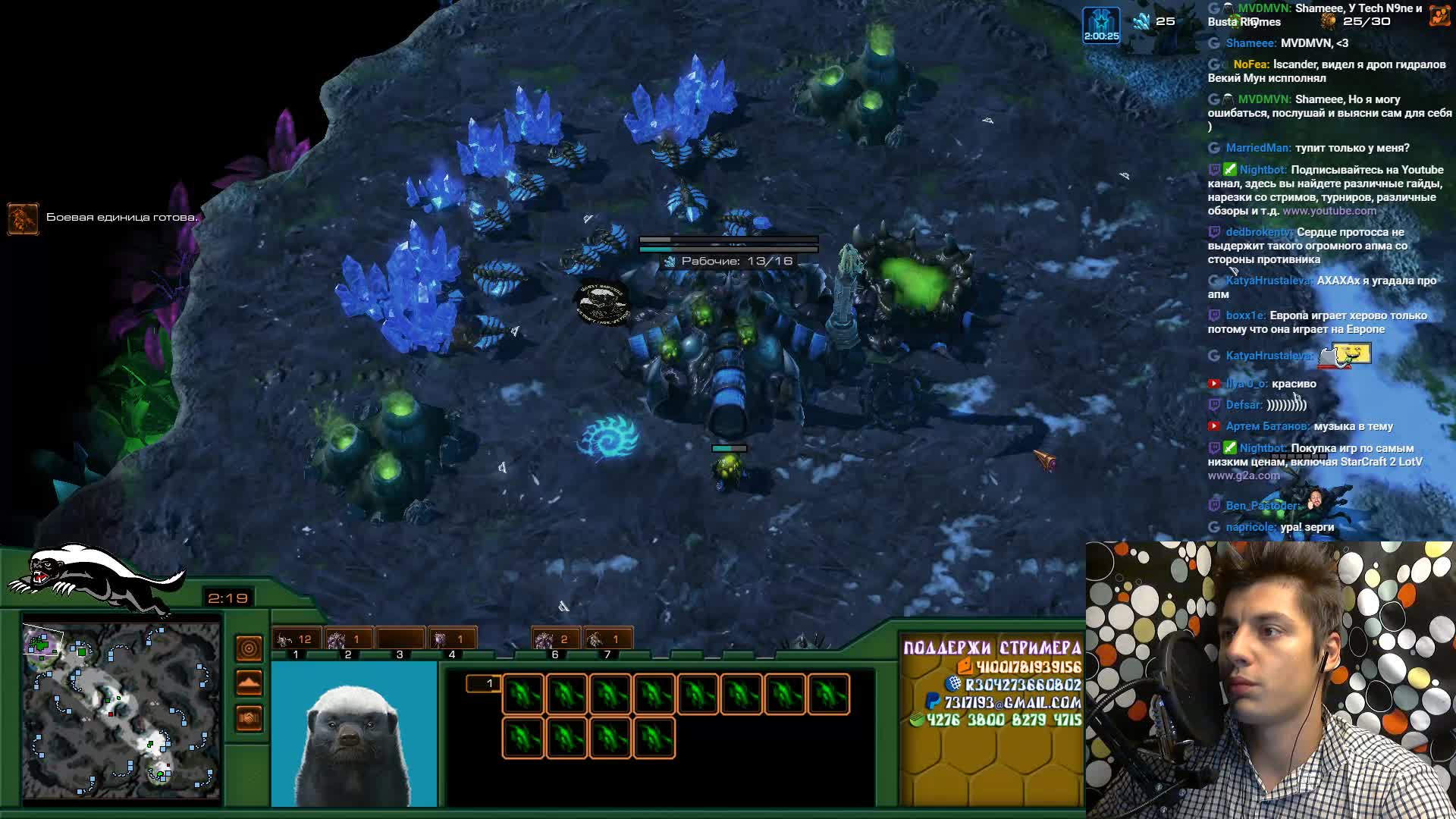
Task: Toggle the alliance colors handshake button
Action: [249, 717]
